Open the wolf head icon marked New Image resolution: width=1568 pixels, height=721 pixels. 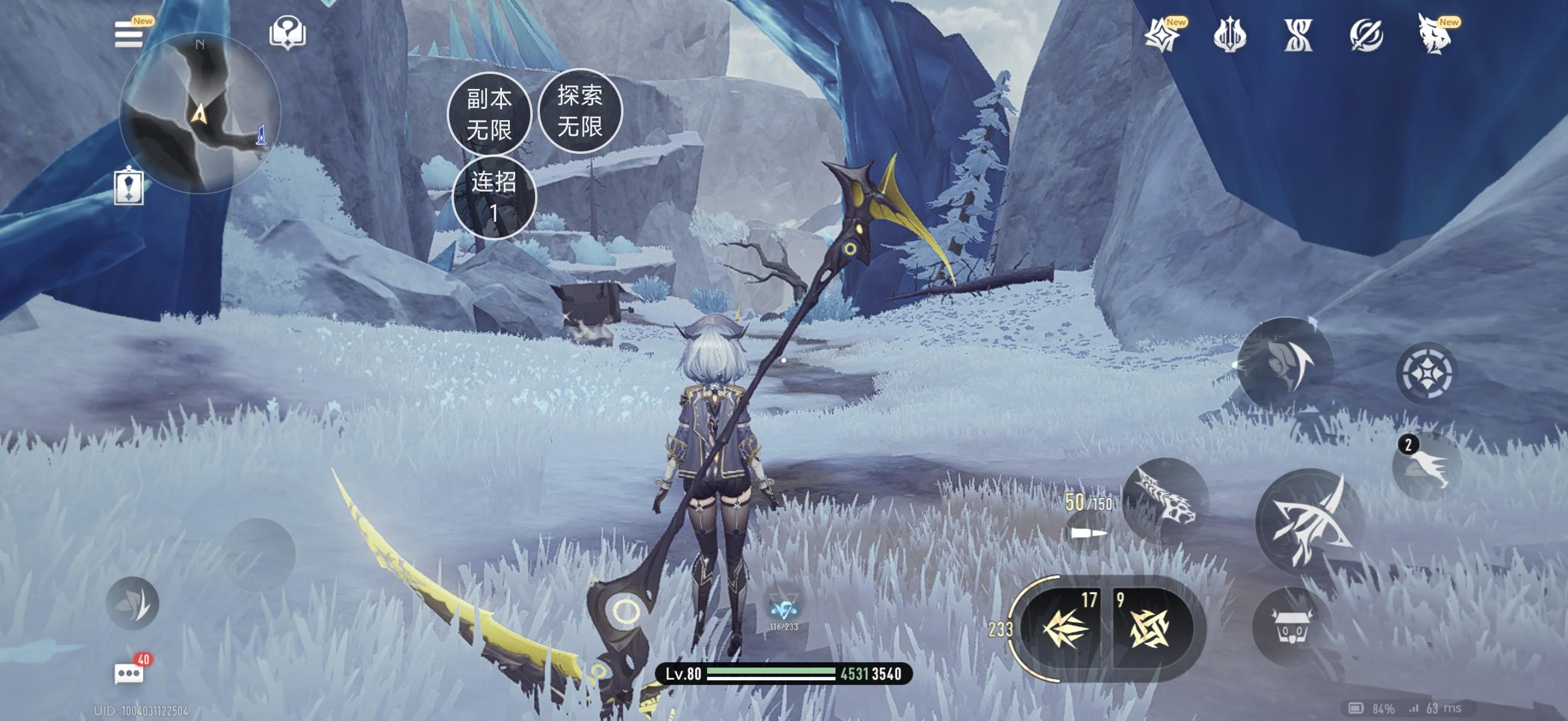1435,35
